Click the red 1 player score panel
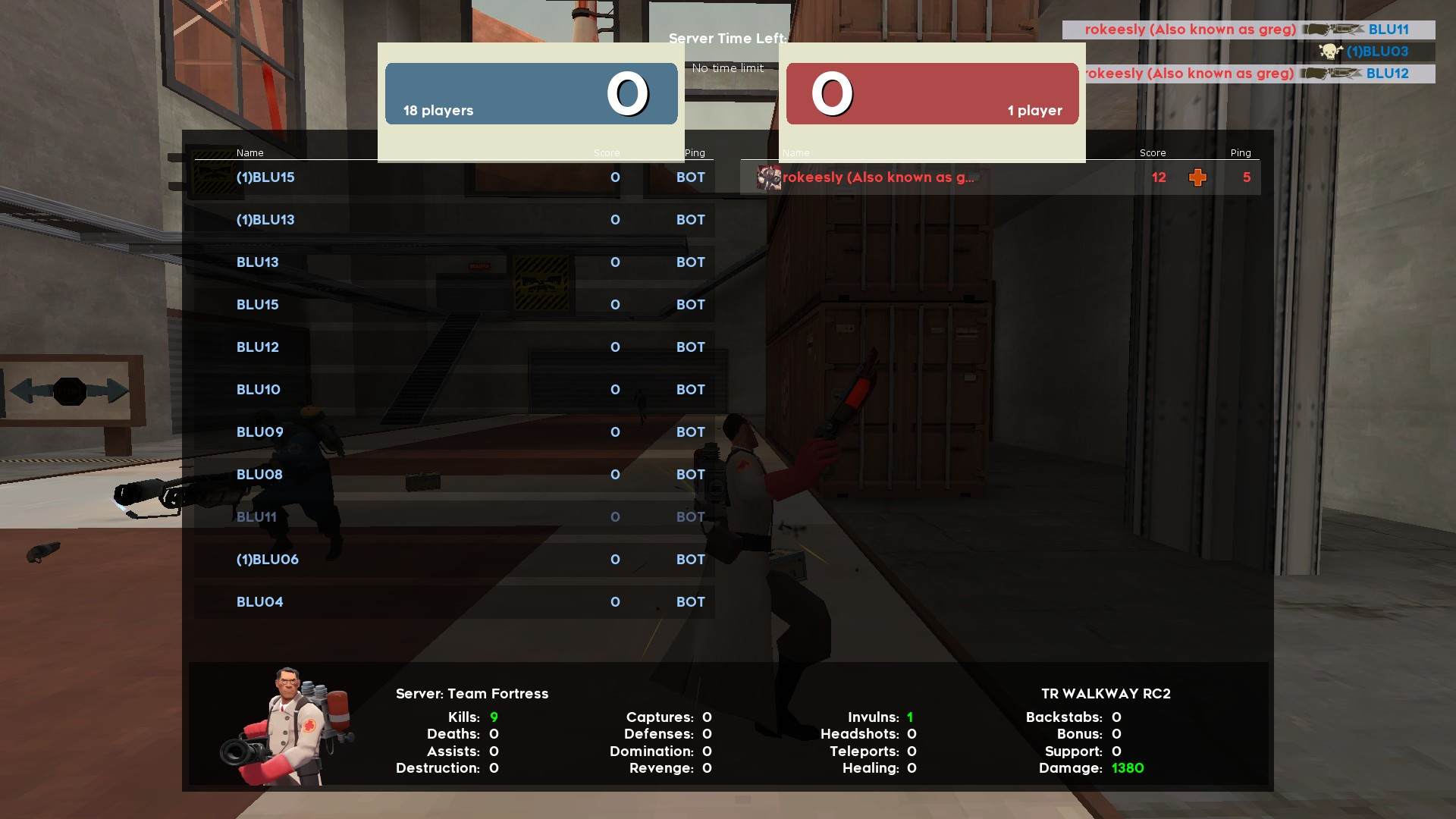 click(932, 94)
